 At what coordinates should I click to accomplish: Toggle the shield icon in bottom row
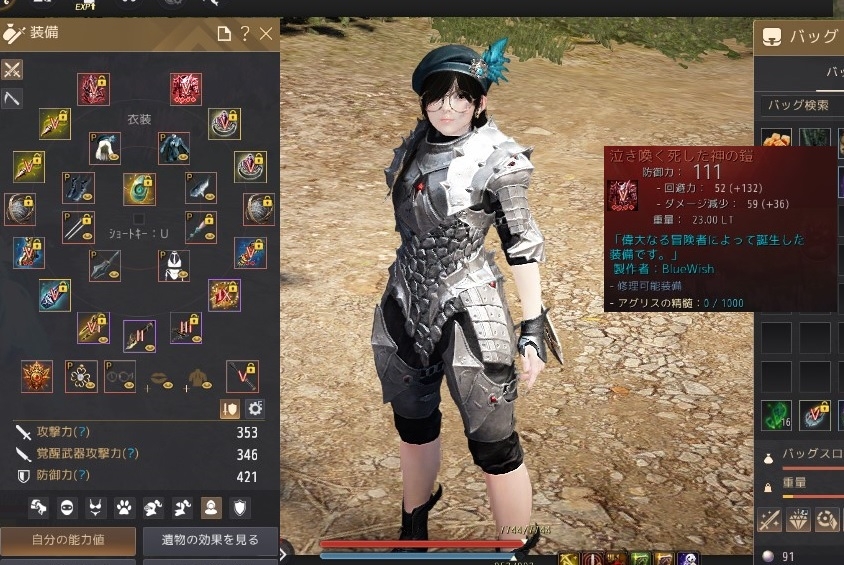tap(241, 508)
